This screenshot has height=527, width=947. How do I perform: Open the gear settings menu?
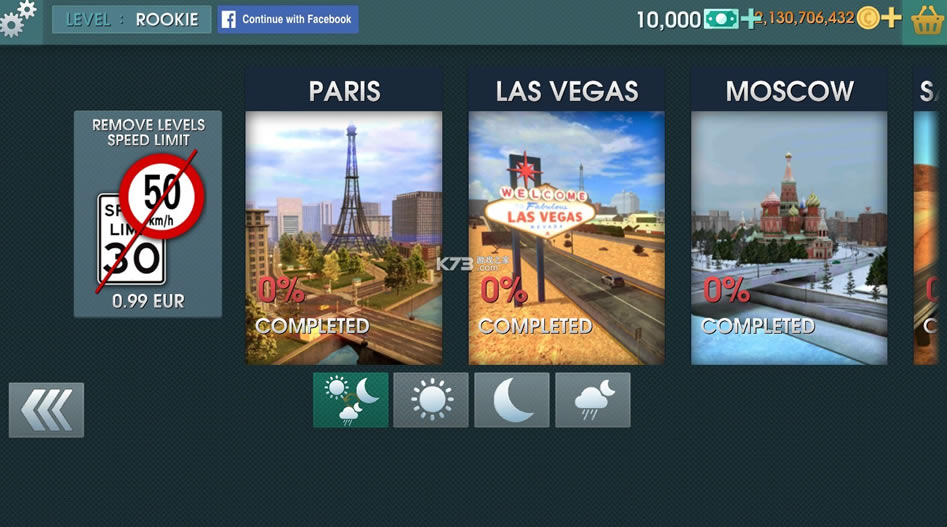(x=18, y=19)
